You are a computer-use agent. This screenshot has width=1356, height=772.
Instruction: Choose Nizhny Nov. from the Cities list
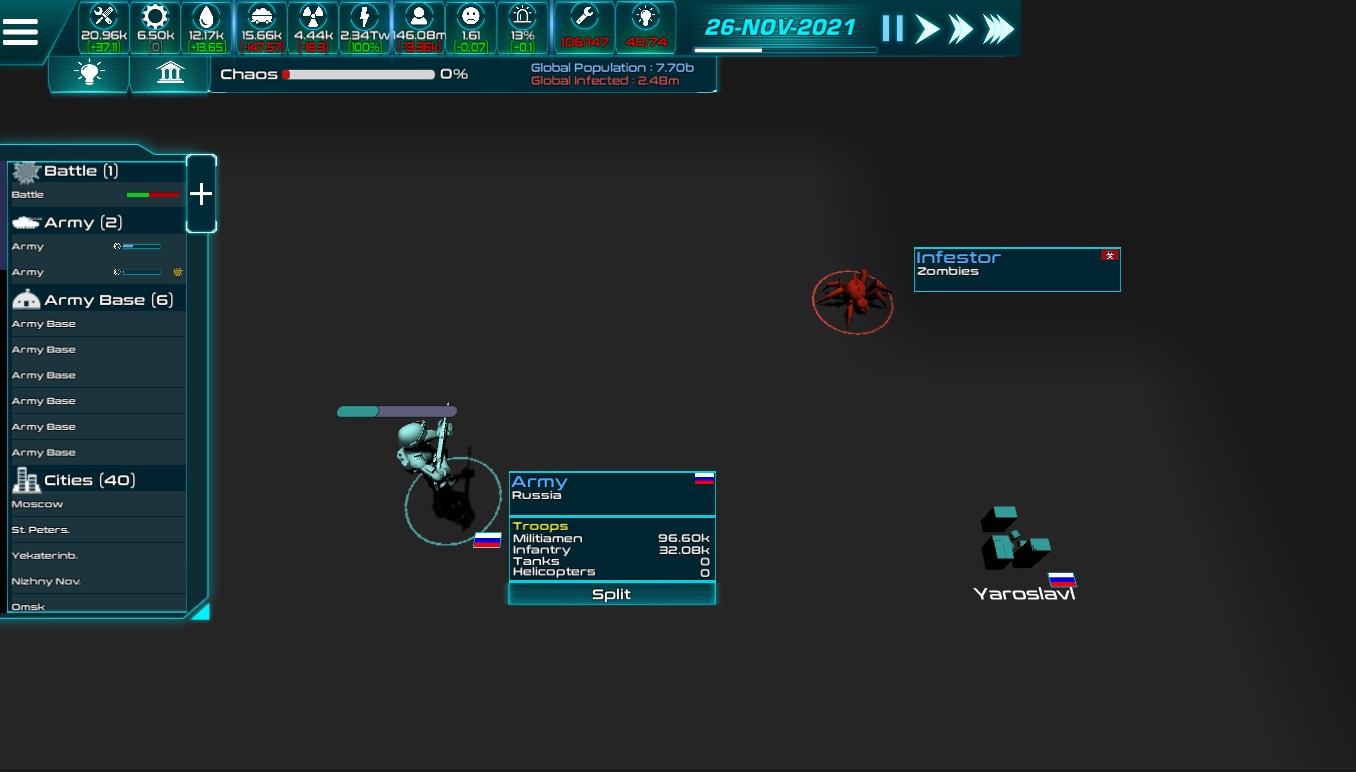click(96, 581)
